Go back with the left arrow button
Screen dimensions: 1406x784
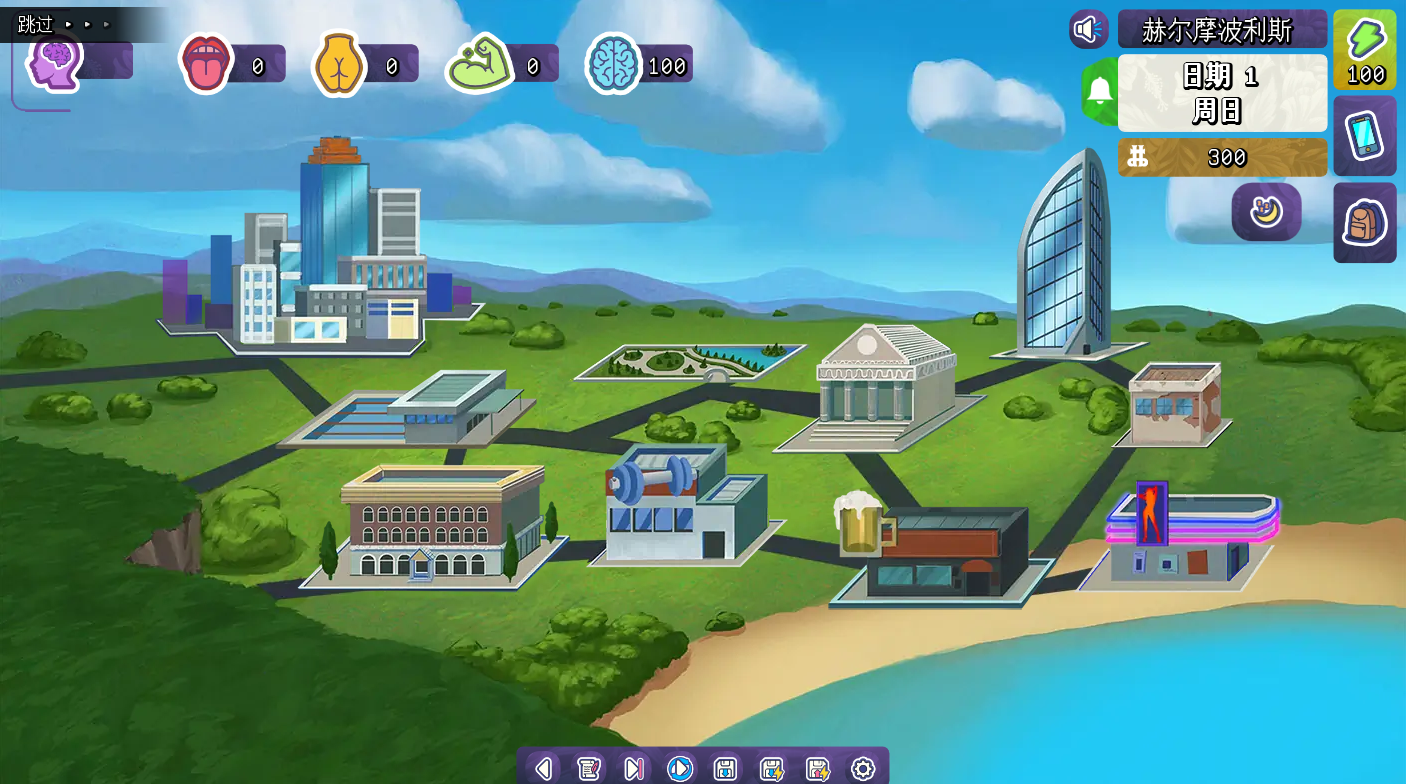point(543,768)
